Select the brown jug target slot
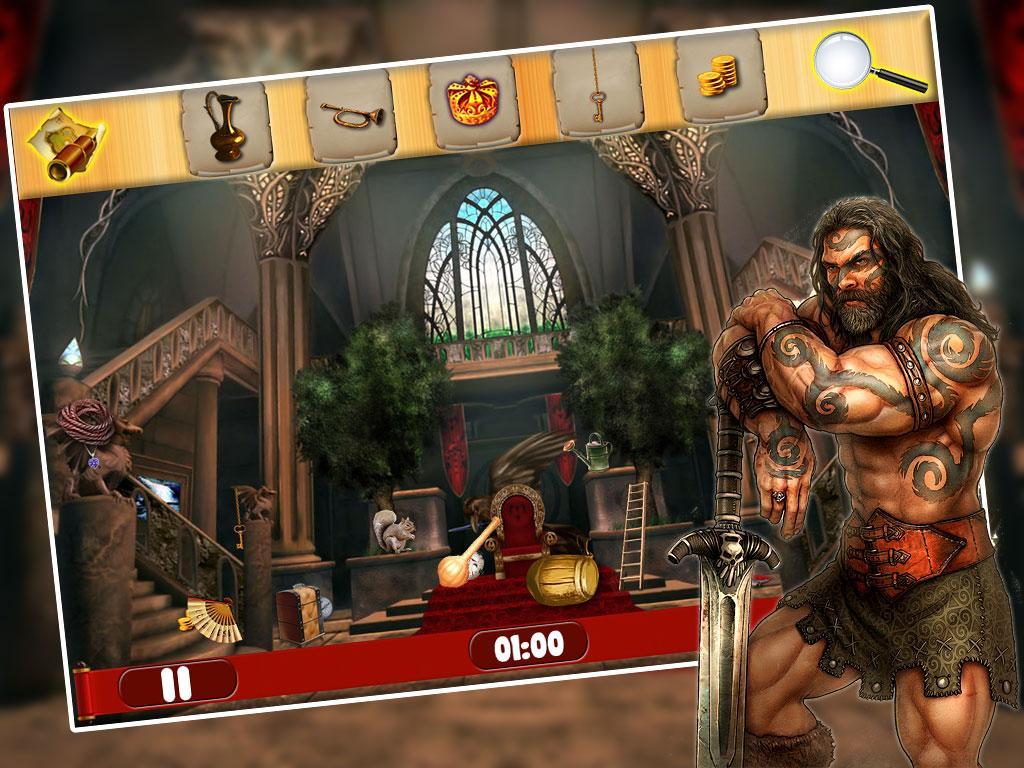1024x768 pixels. coord(226,121)
